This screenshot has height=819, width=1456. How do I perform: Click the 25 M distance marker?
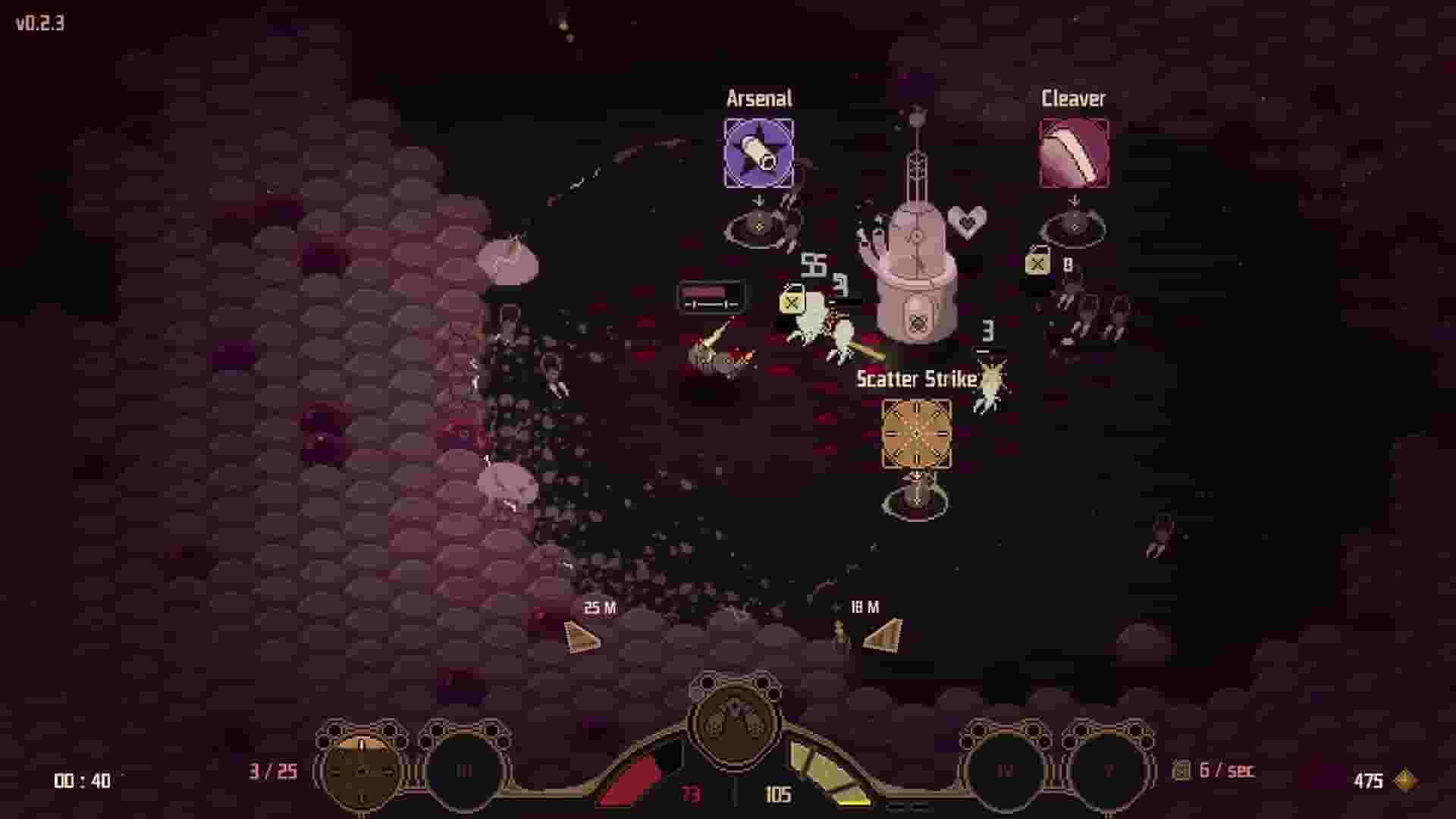pyautogui.click(x=599, y=607)
